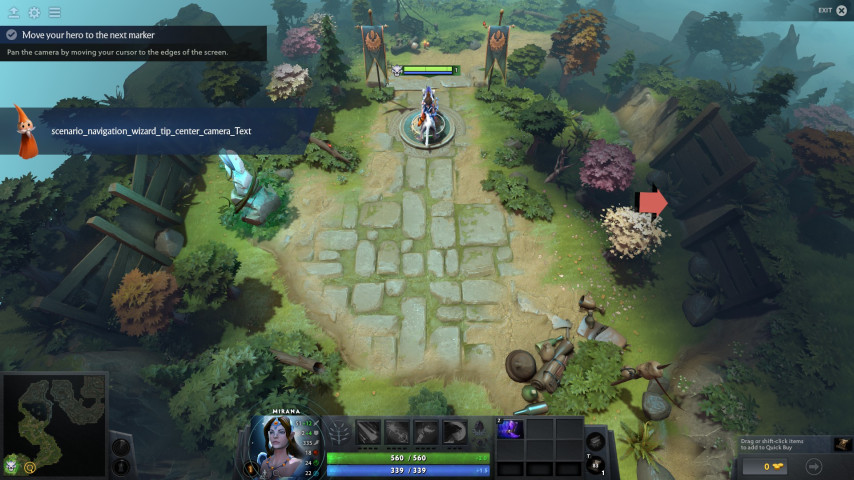This screenshot has width=854, height=480.
Task: Open the settings gear icon
Action: point(34,12)
